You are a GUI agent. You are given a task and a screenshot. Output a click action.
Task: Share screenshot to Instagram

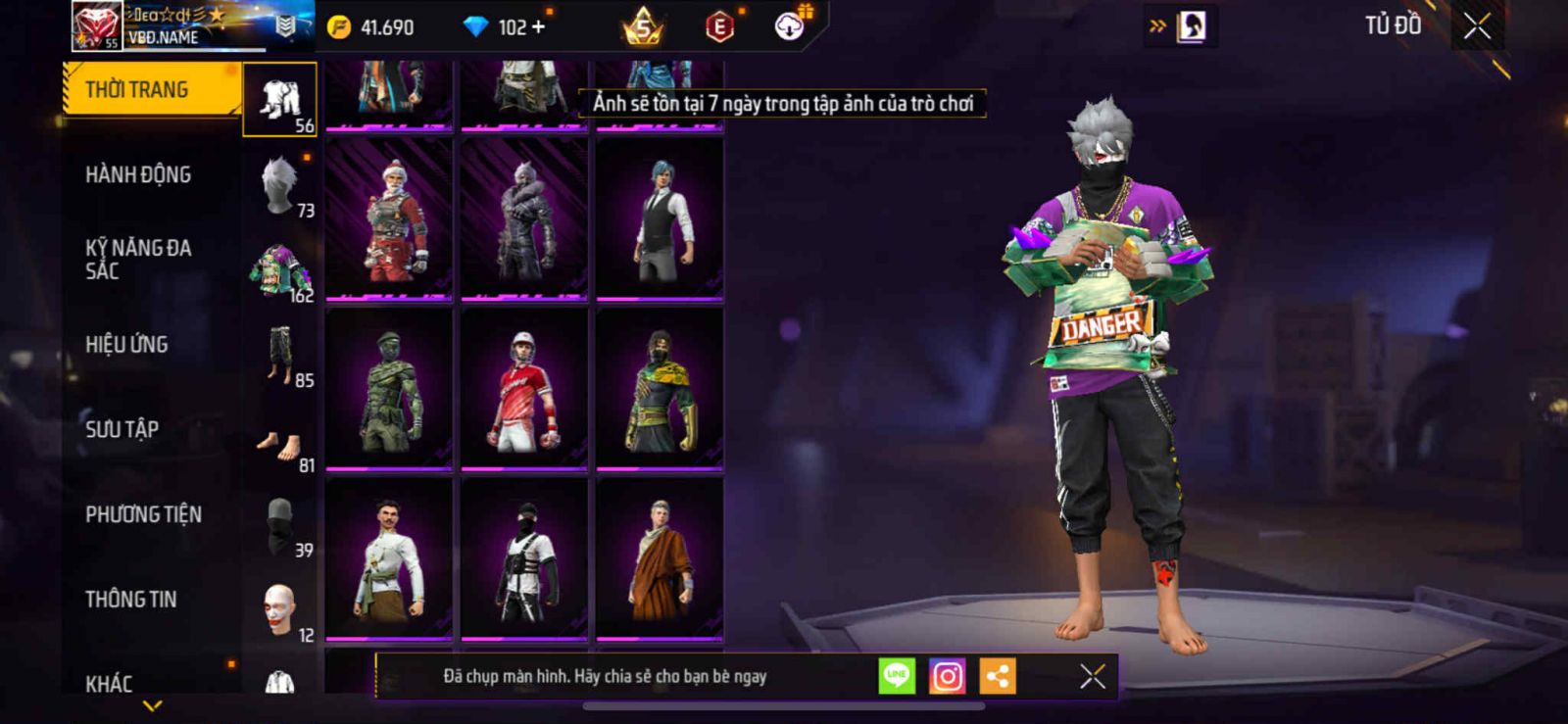pyautogui.click(x=947, y=676)
